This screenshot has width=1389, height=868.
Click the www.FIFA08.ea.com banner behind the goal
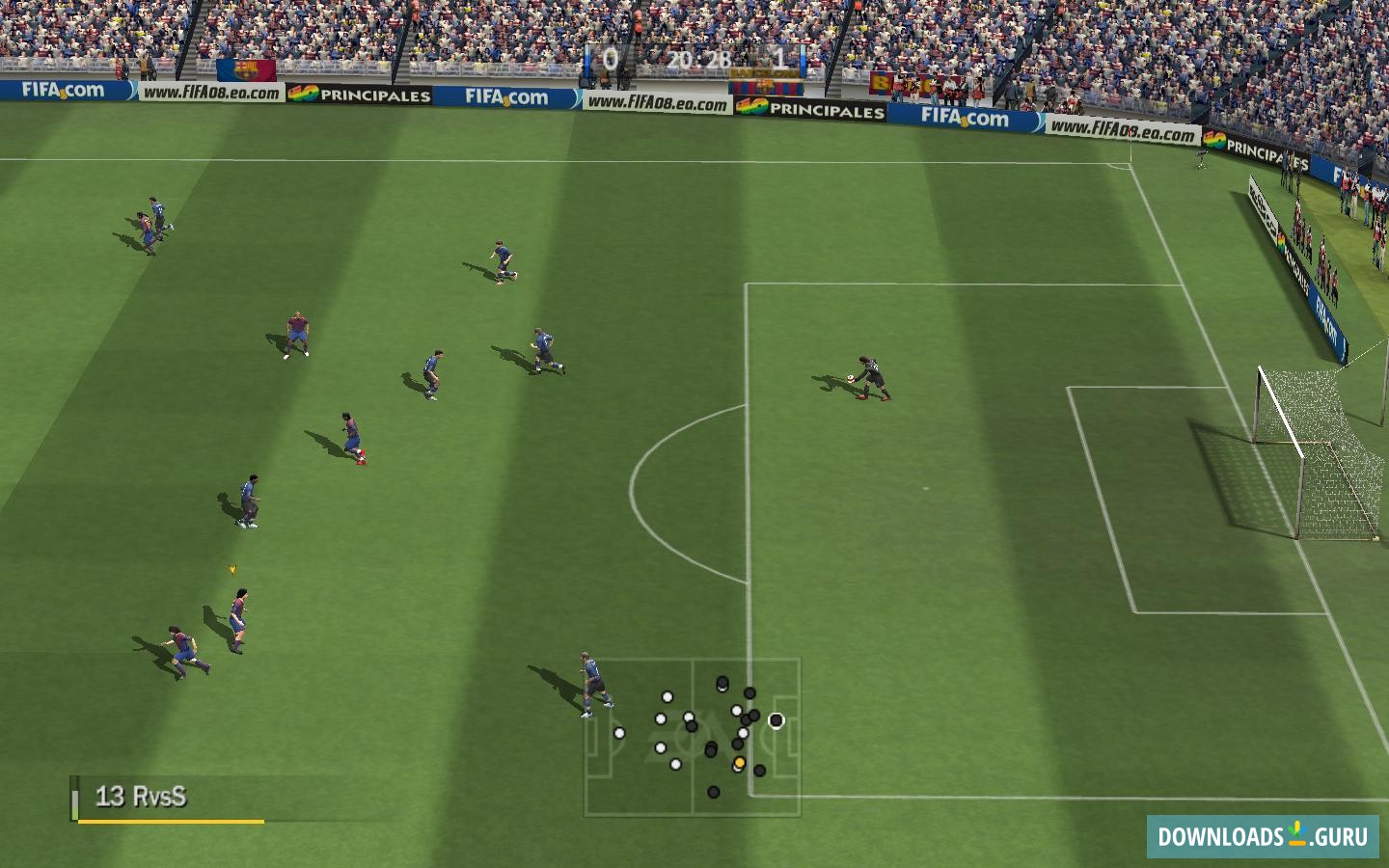1123,130
